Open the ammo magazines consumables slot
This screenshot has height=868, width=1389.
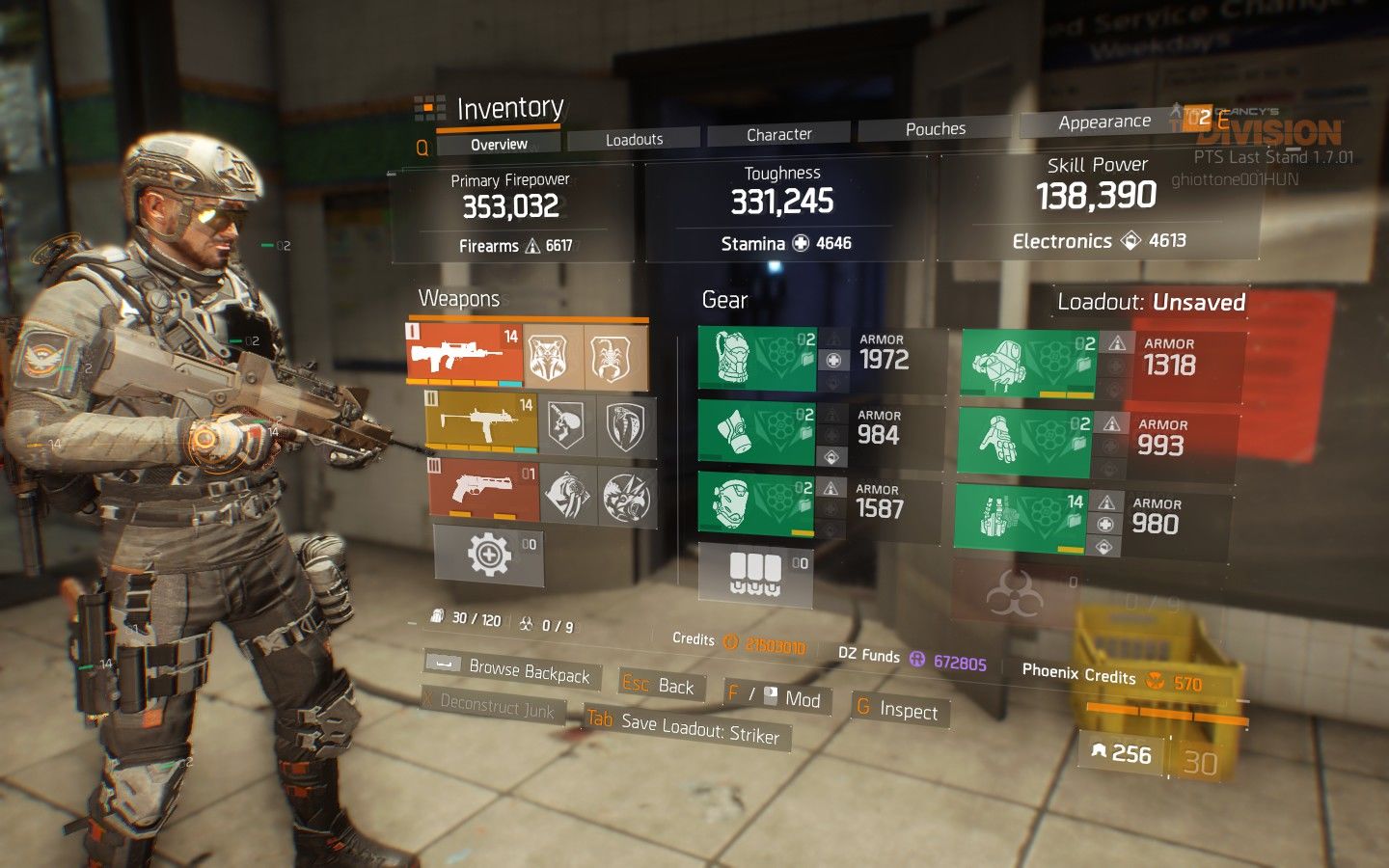pos(755,575)
